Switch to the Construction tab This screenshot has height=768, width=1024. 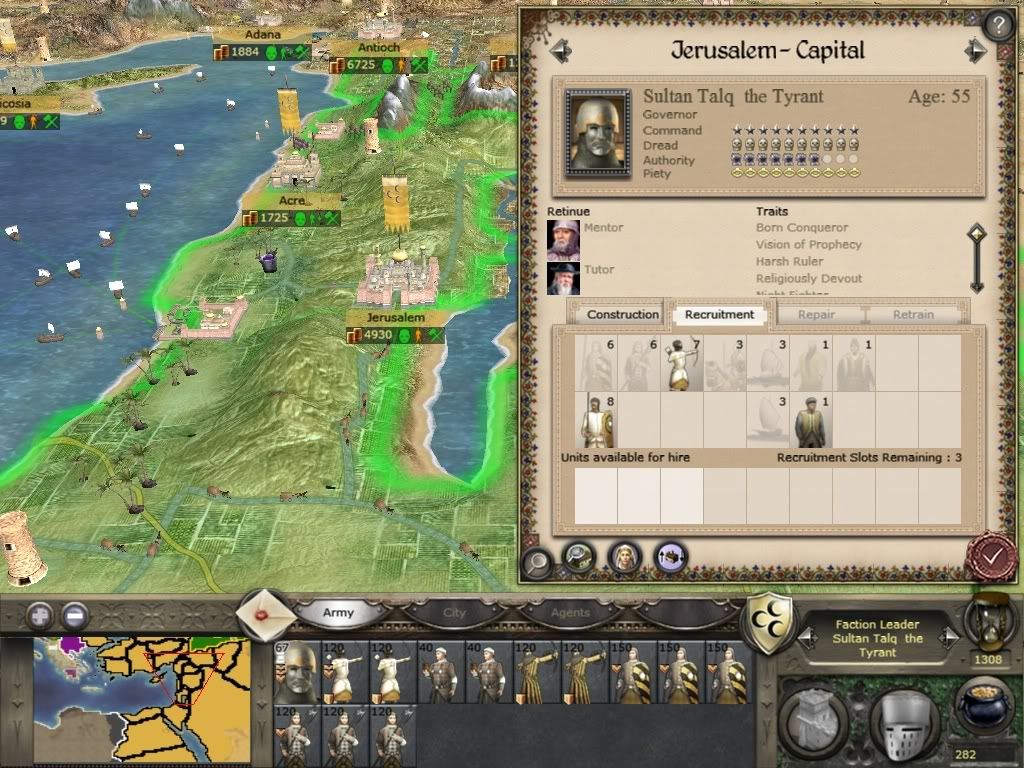coord(623,314)
